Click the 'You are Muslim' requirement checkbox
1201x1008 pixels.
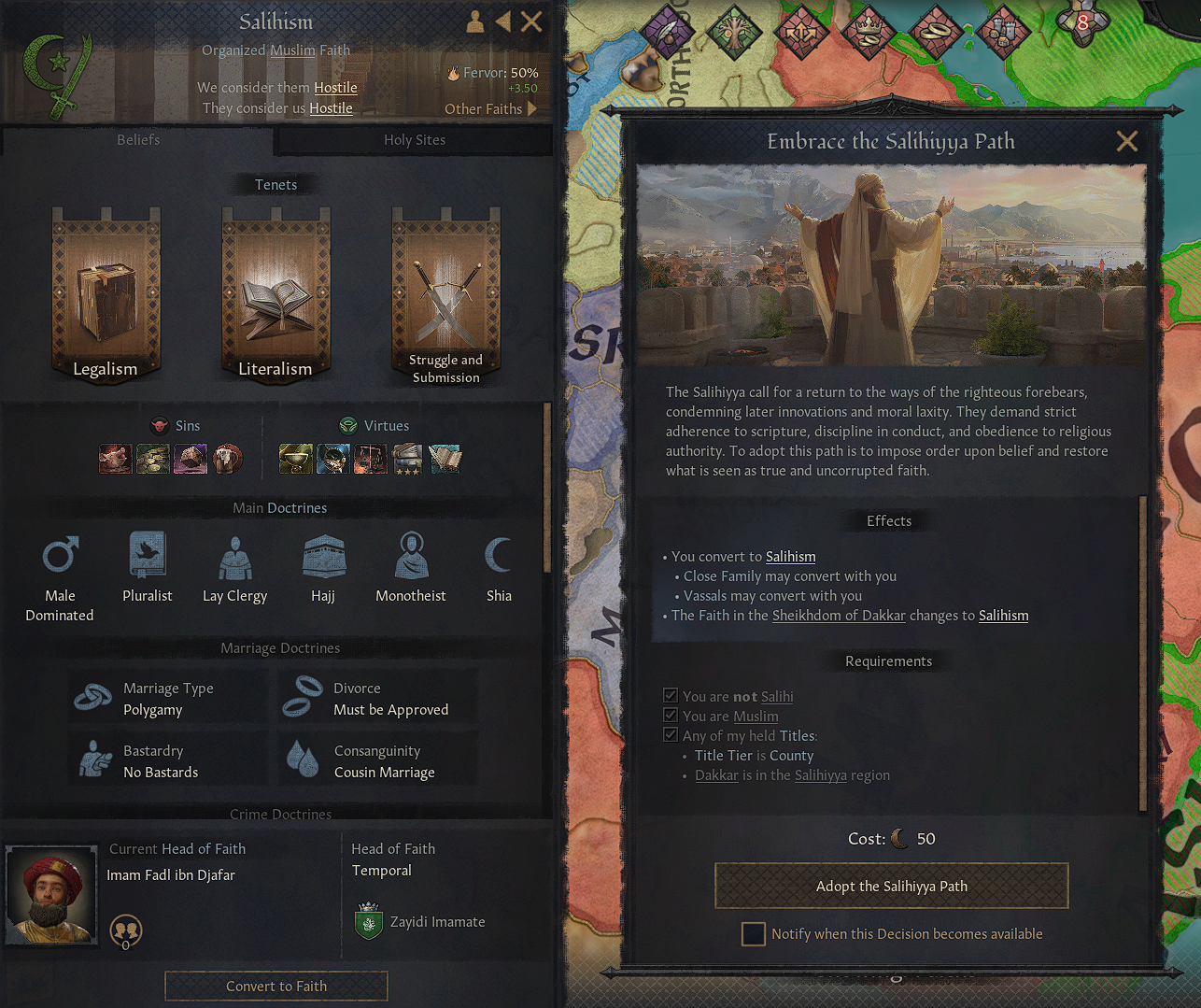[x=671, y=715]
